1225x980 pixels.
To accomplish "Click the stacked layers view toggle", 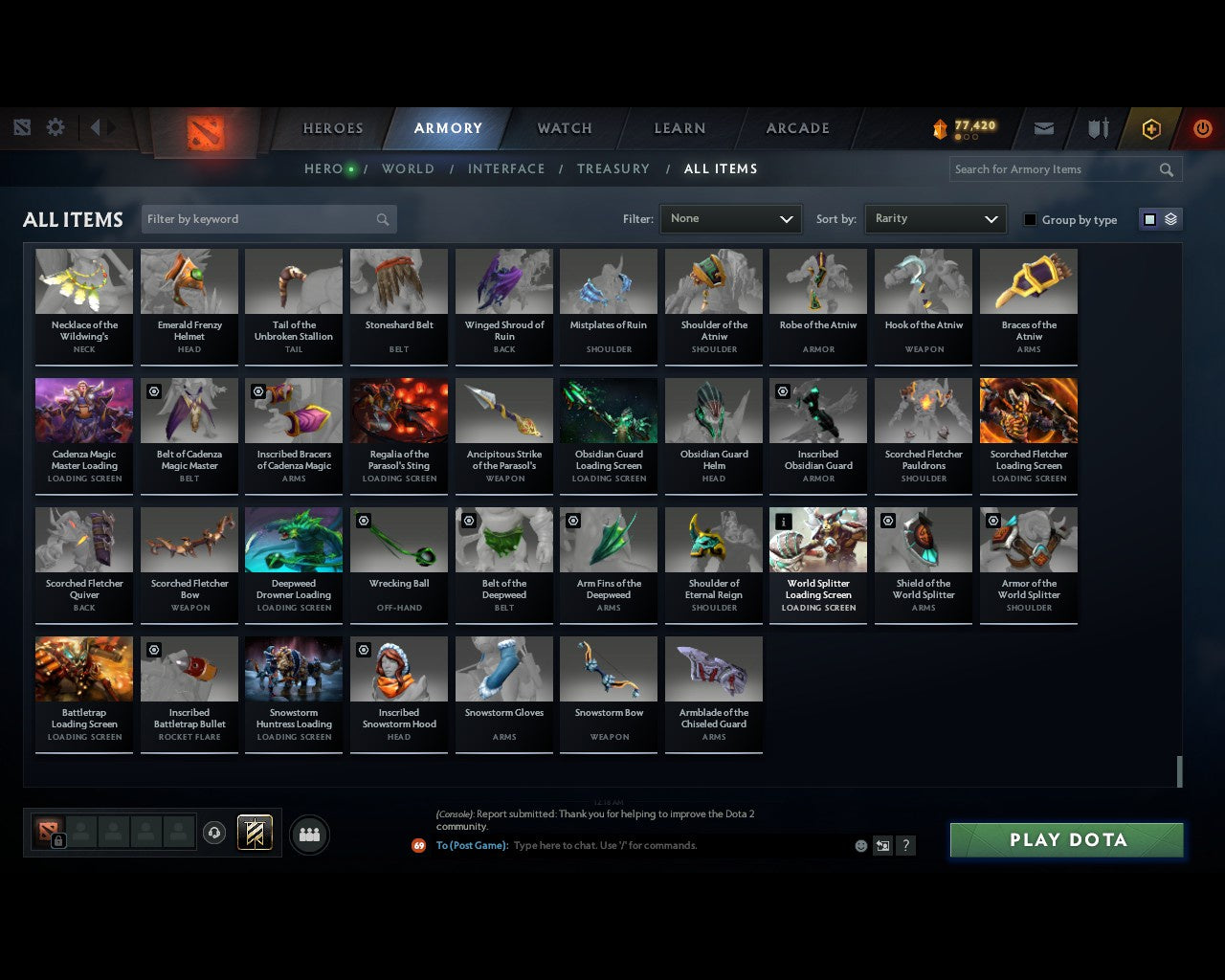I will point(1169,219).
